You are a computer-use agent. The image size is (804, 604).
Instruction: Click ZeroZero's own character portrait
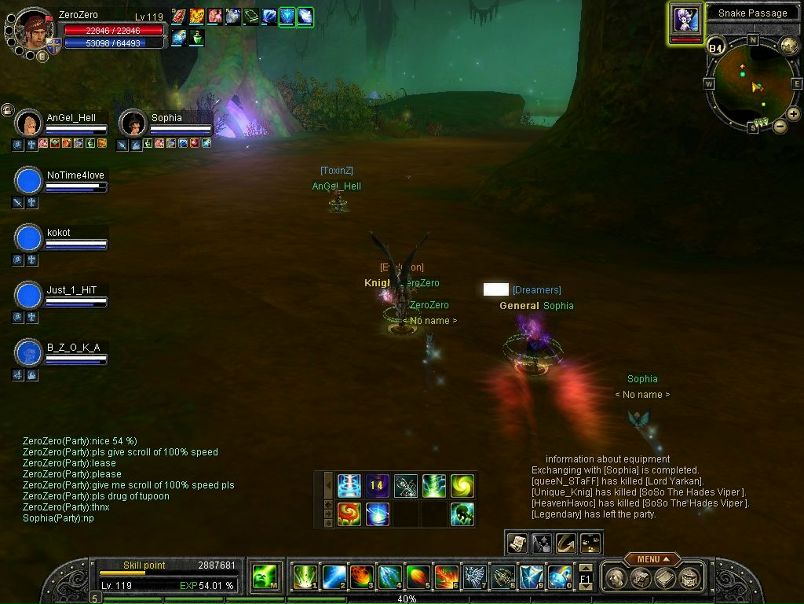(32, 28)
